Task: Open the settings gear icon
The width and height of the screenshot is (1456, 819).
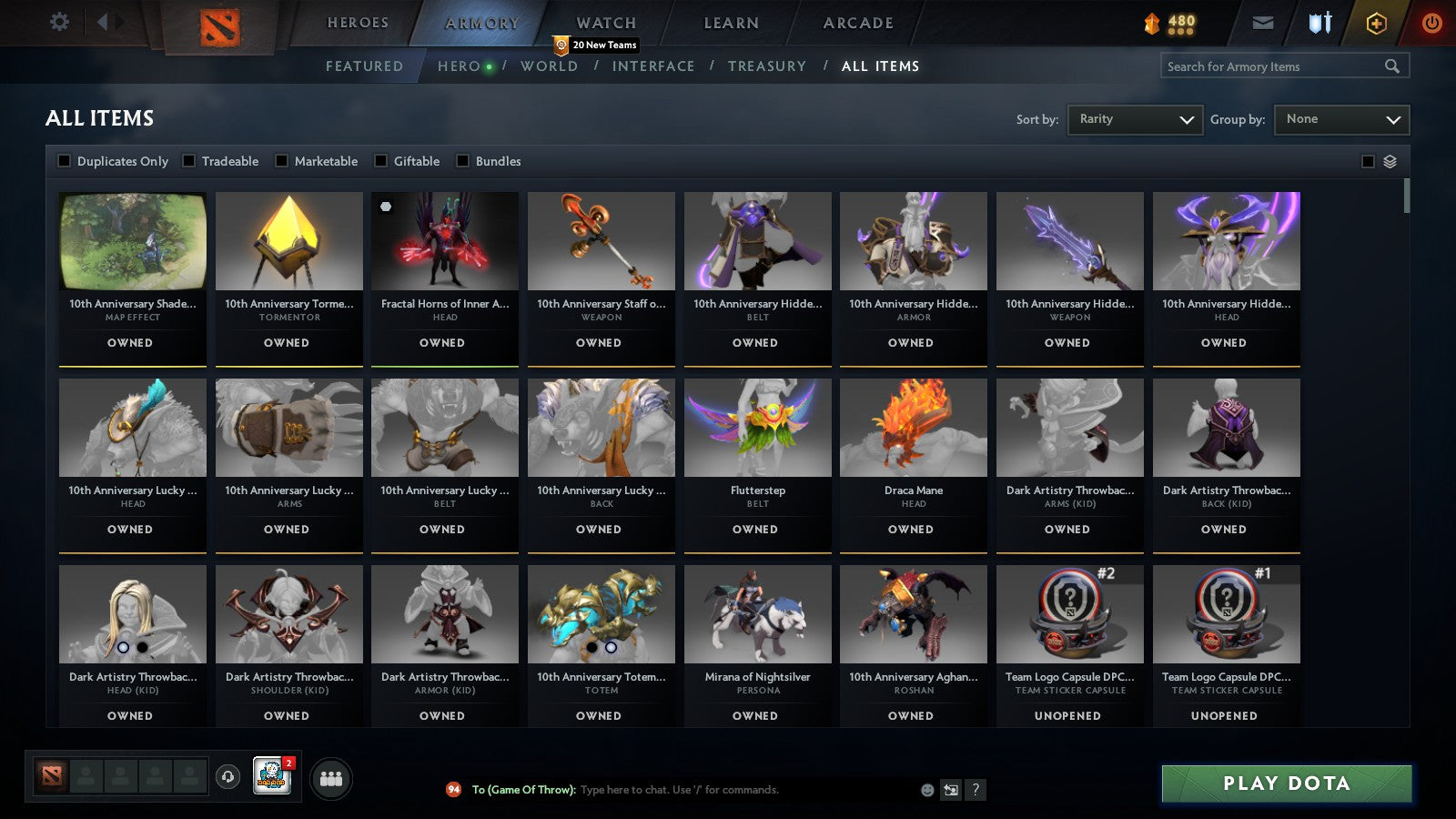Action: coord(59,22)
